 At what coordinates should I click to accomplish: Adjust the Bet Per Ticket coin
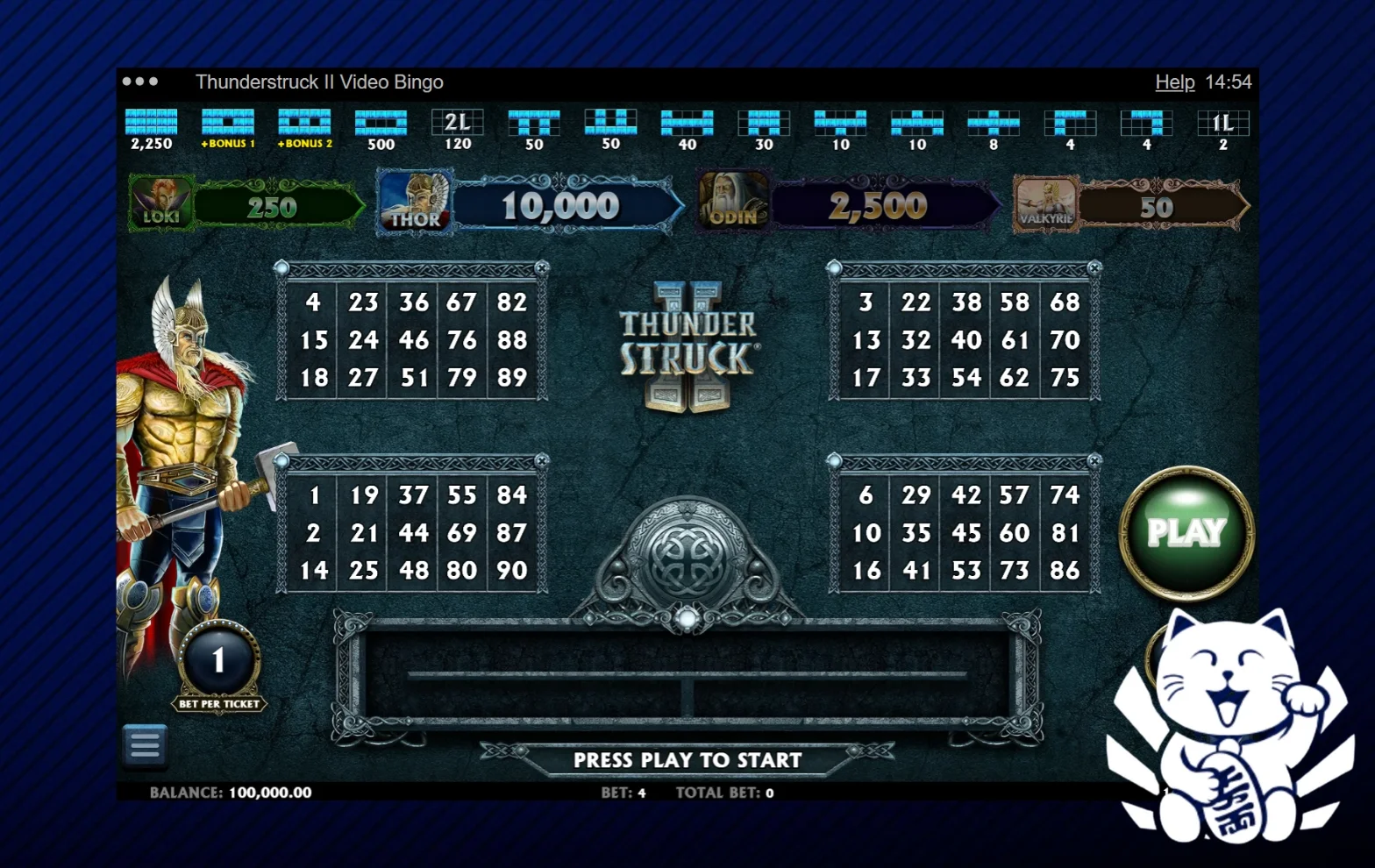[x=218, y=662]
